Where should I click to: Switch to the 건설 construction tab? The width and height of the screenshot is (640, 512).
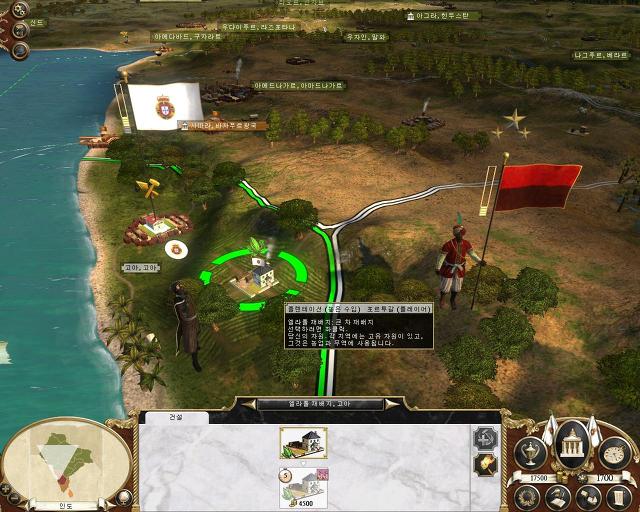[174, 417]
